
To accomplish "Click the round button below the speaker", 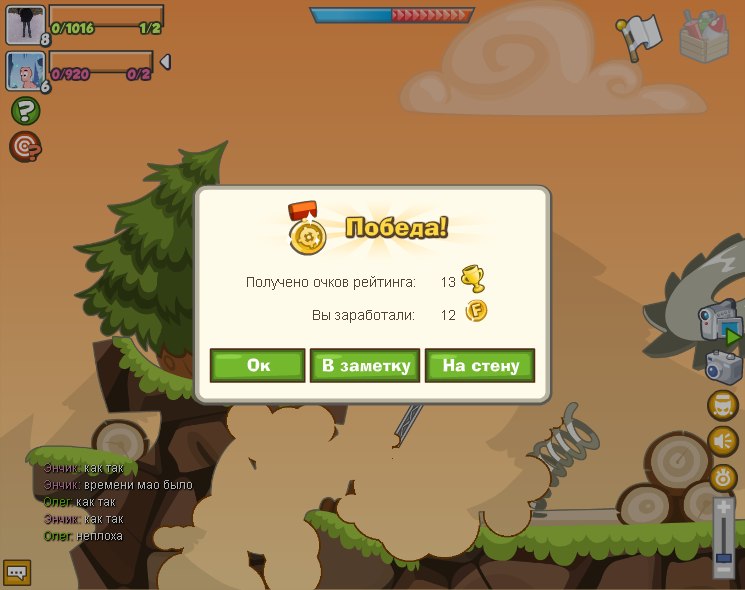I will pyautogui.click(x=723, y=477).
